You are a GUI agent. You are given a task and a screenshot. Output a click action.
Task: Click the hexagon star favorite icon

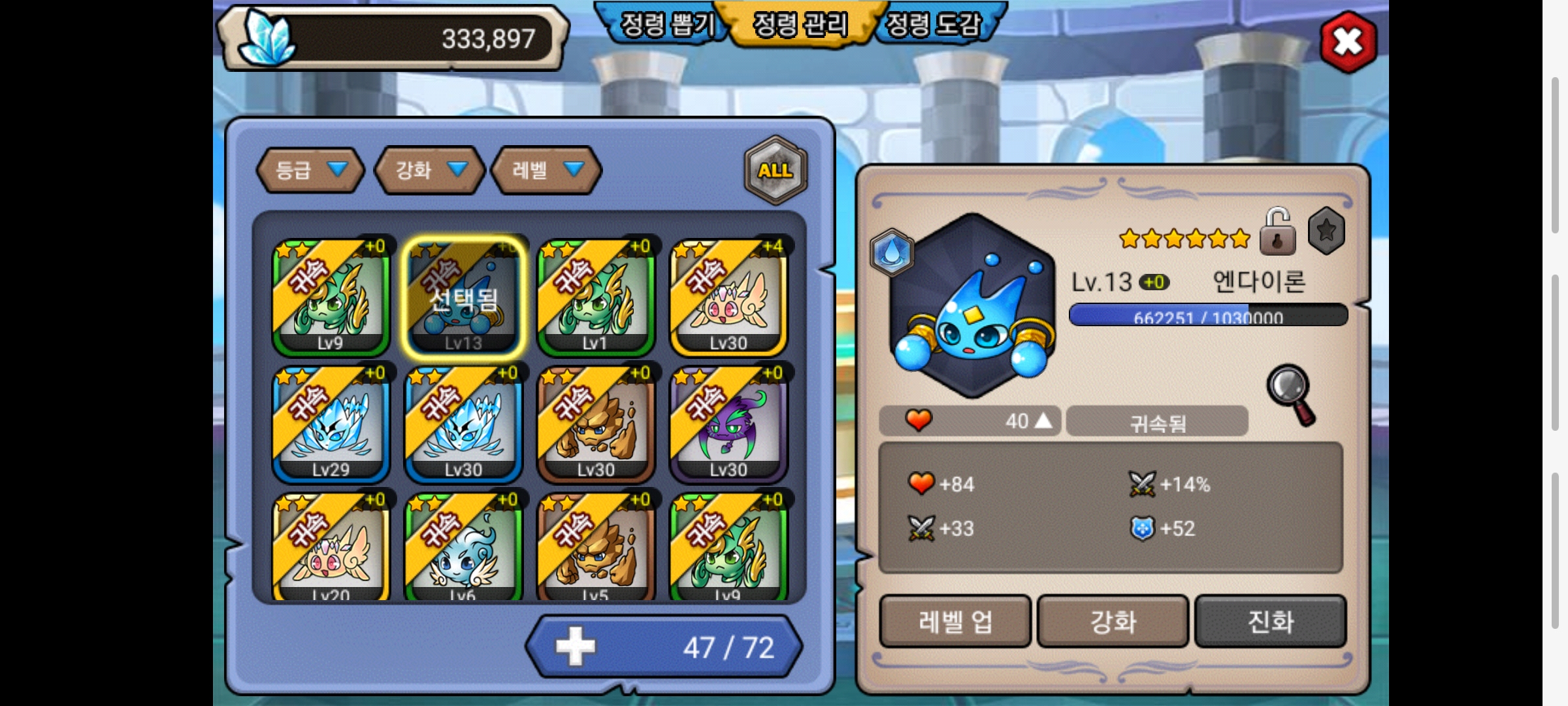pos(1326,231)
